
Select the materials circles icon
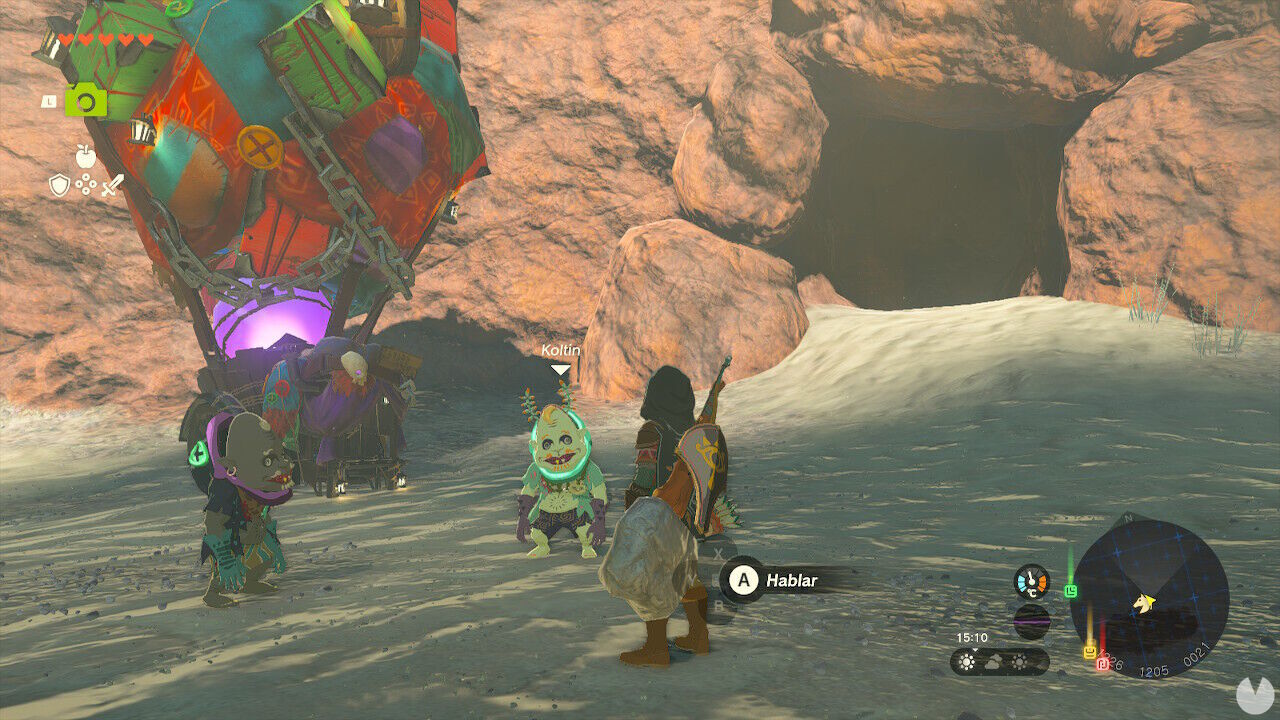click(86, 184)
